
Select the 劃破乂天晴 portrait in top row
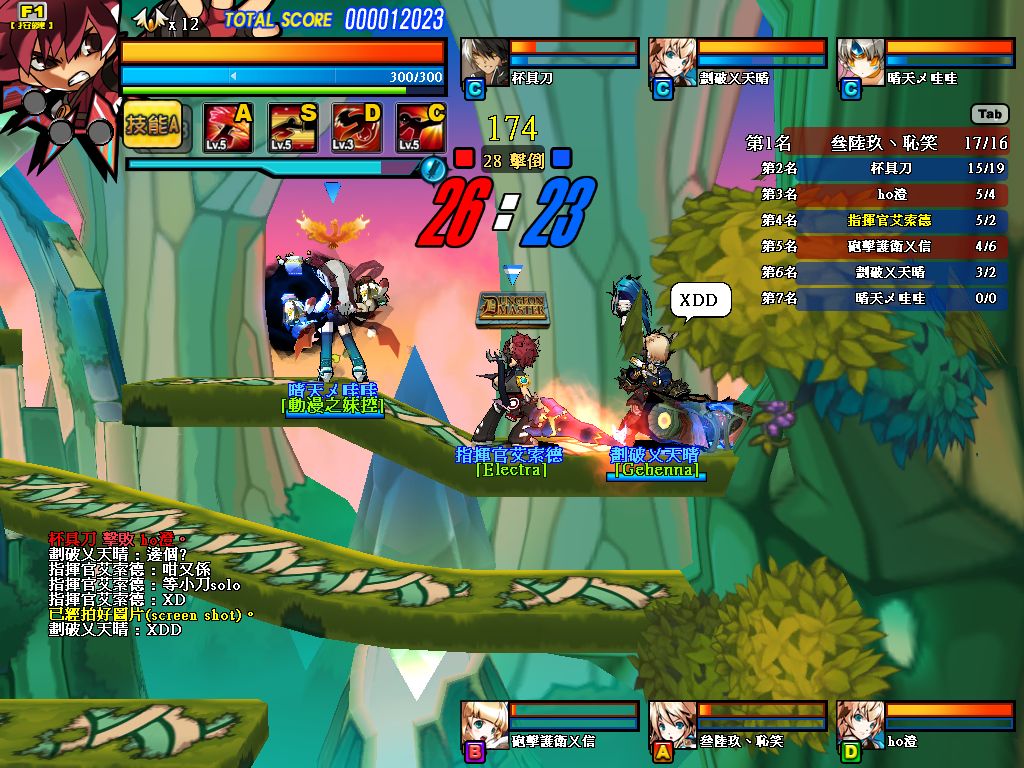(x=672, y=62)
